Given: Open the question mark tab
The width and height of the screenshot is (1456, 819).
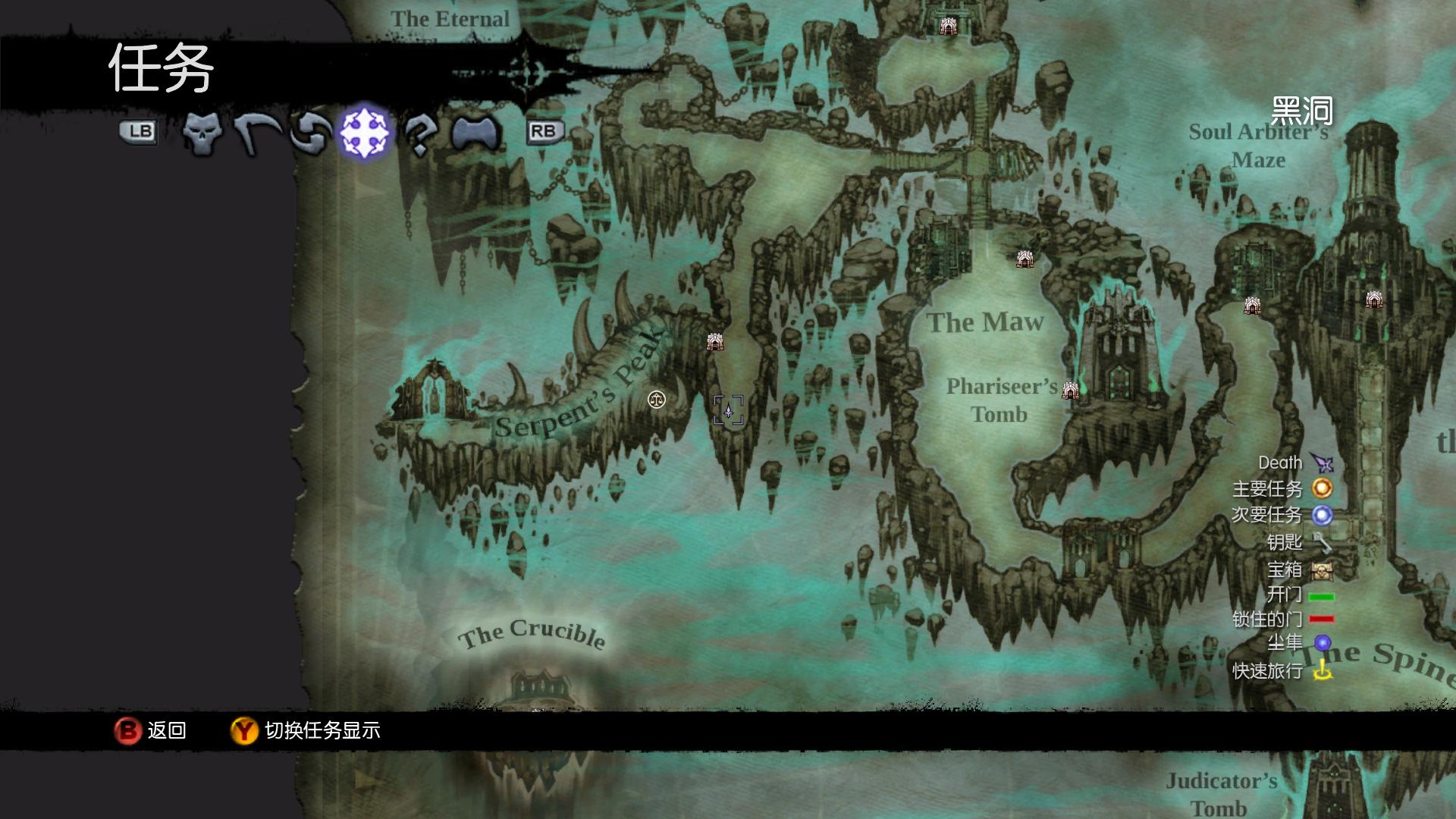Looking at the screenshot, I should click(419, 133).
